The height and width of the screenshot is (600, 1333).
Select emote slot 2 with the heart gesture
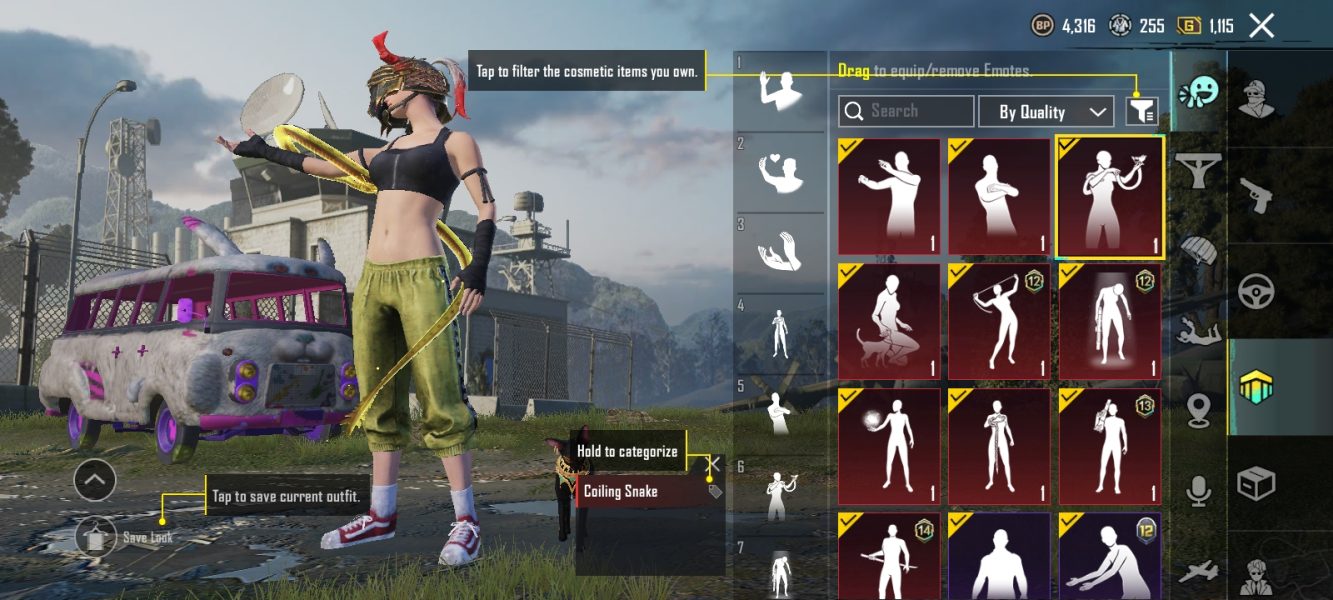[x=780, y=172]
